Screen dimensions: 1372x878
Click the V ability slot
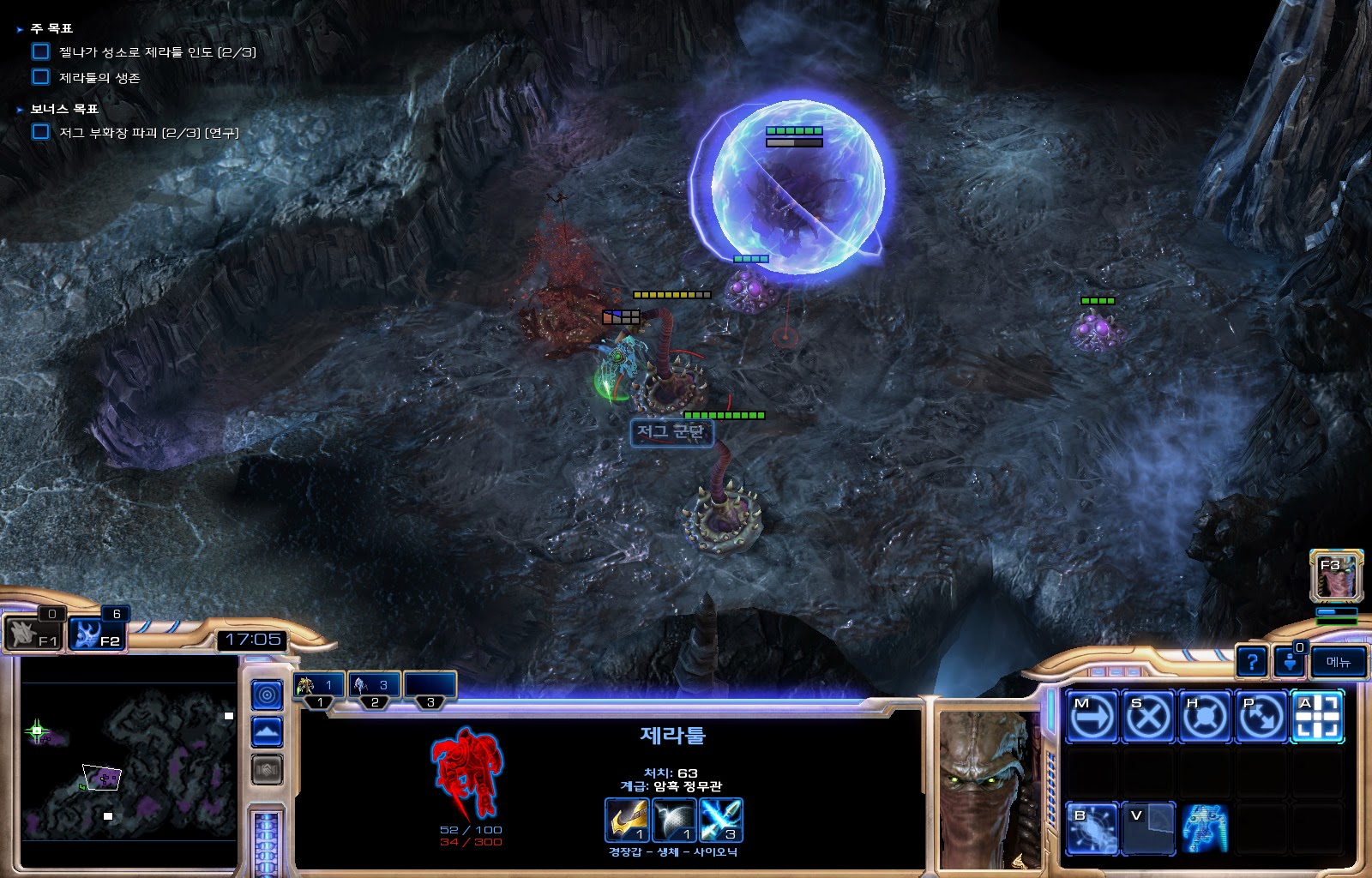(1148, 827)
